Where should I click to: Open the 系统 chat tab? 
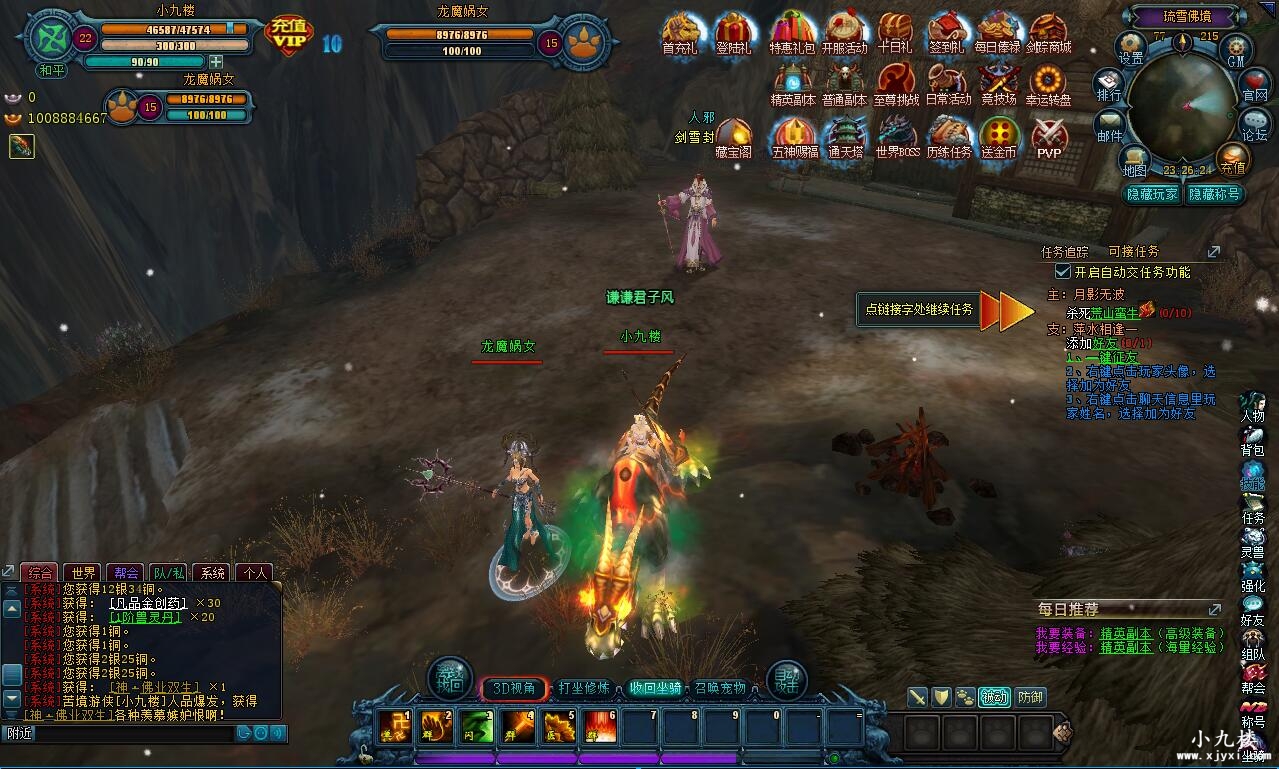212,573
